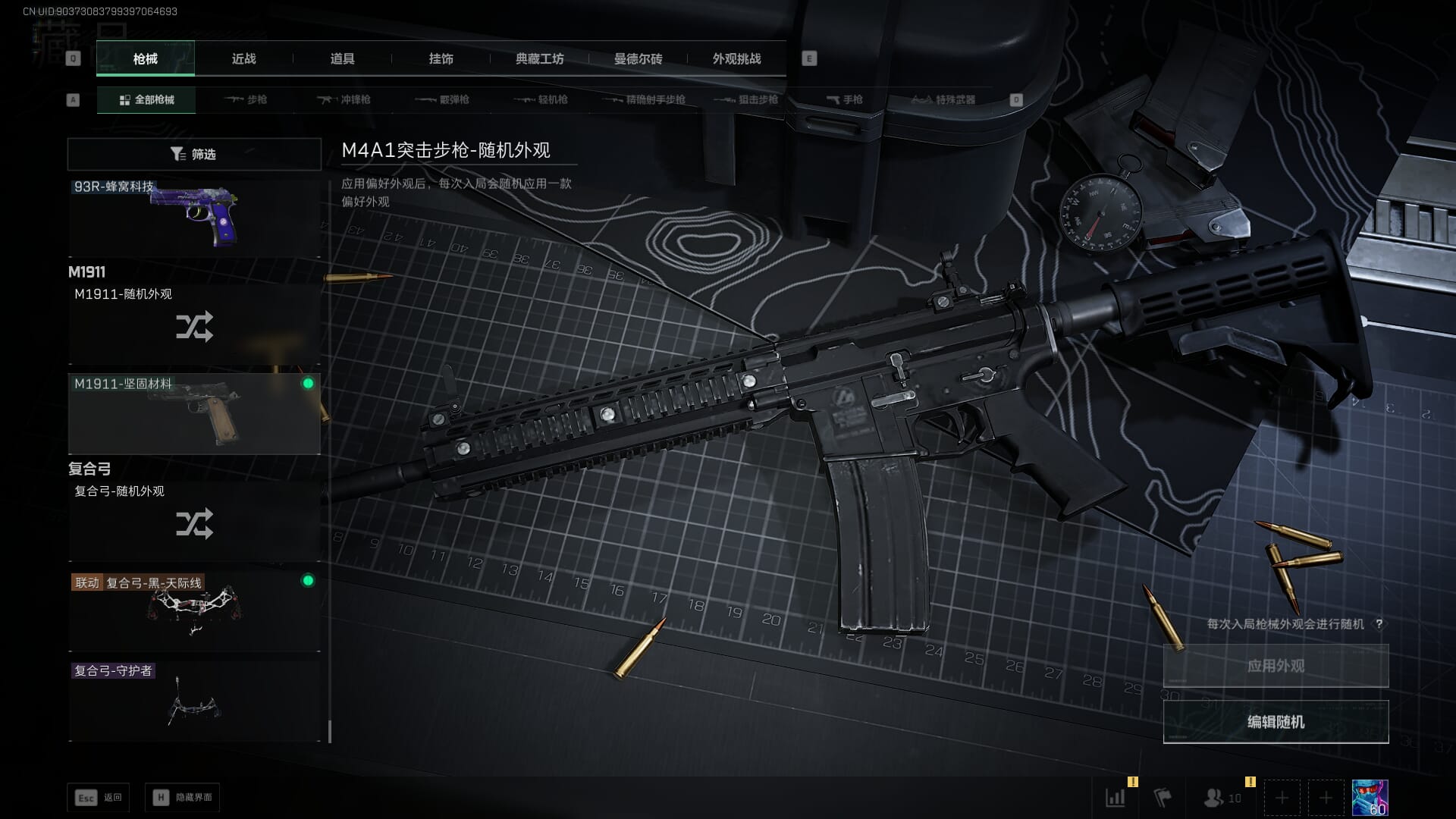The width and height of the screenshot is (1456, 819).
Task: Select the 挂饰 charms tab
Action: click(x=441, y=59)
